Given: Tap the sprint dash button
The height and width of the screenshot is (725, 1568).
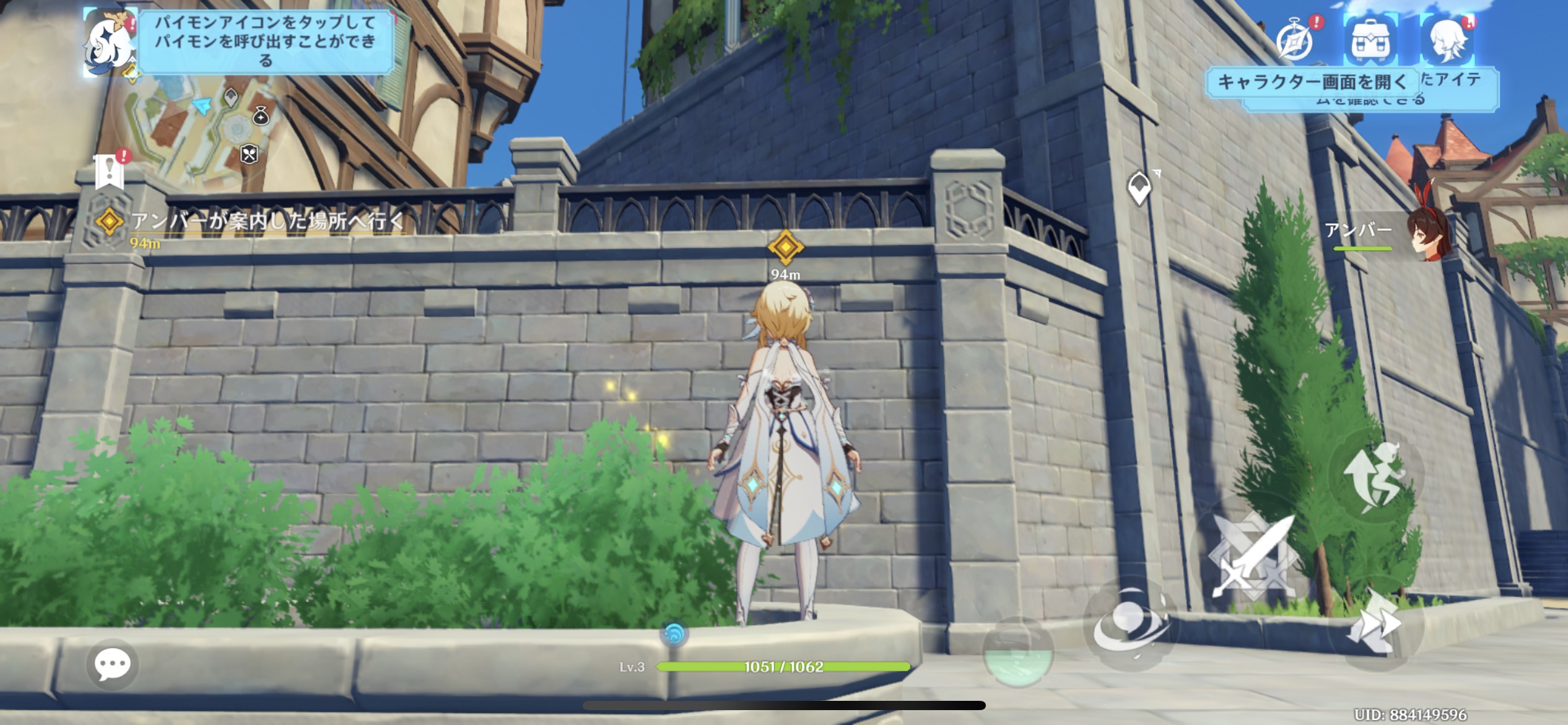Looking at the screenshot, I should 1376,623.
